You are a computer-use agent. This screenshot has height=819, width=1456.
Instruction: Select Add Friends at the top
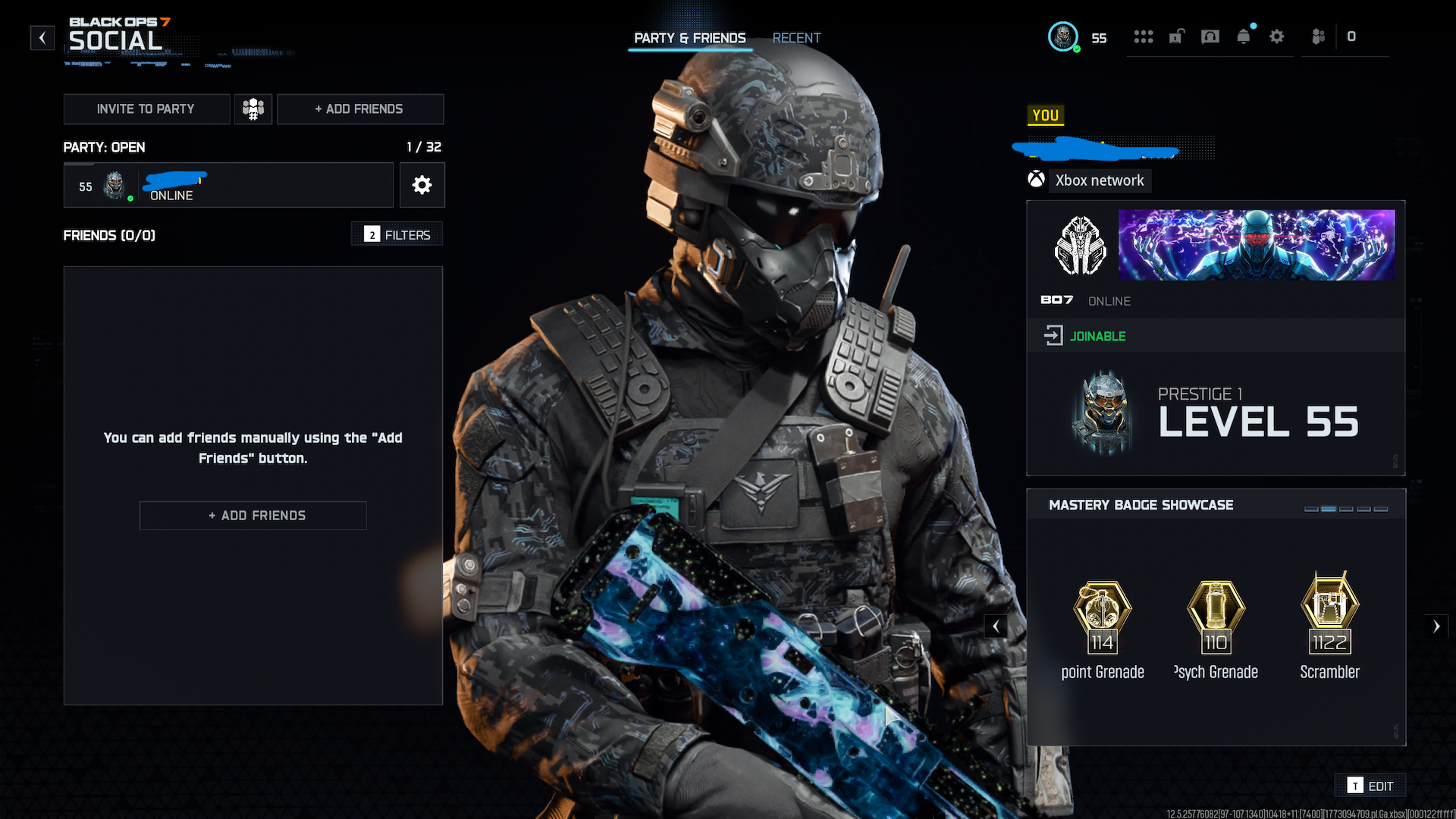click(359, 109)
